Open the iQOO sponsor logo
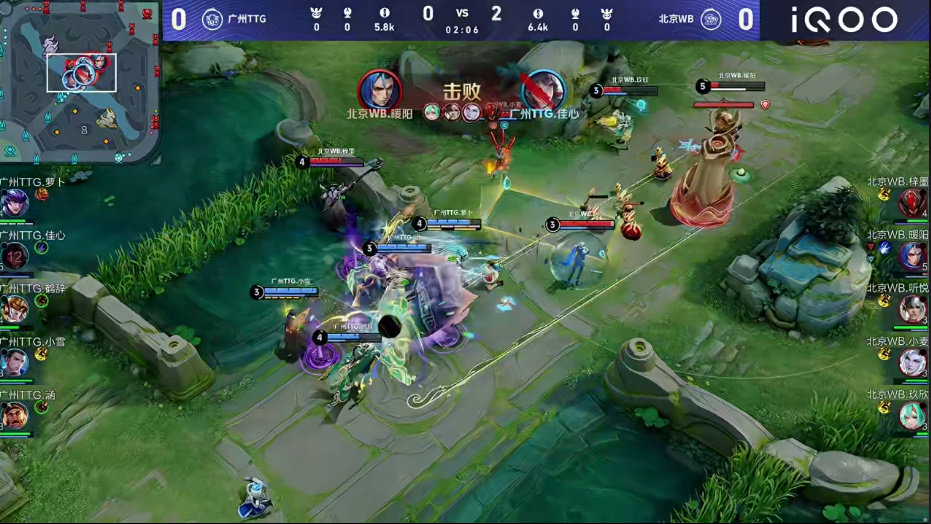 [845, 19]
